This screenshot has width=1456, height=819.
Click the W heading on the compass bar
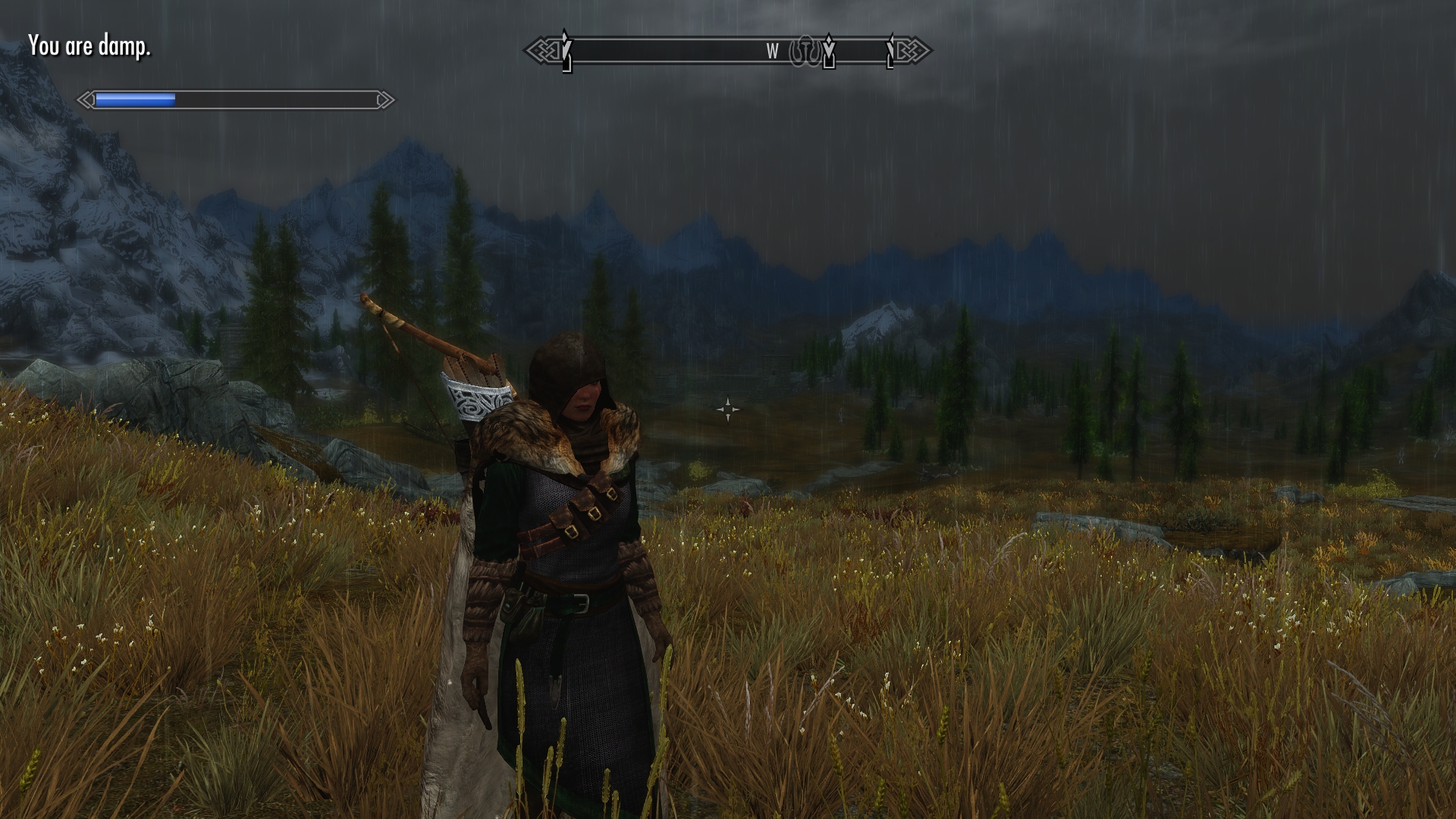pyautogui.click(x=772, y=52)
